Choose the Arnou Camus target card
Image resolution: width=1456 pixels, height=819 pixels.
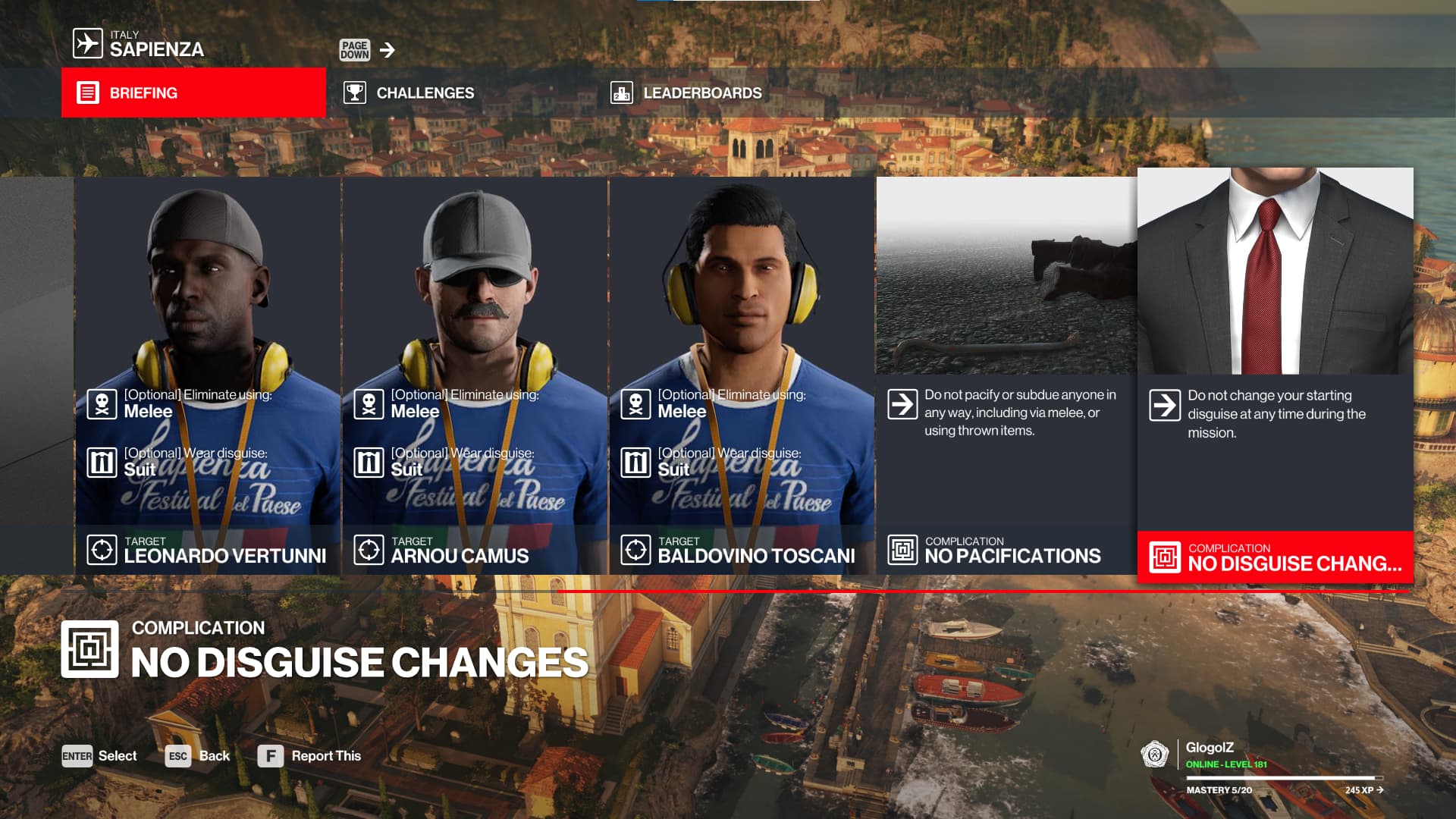point(475,375)
